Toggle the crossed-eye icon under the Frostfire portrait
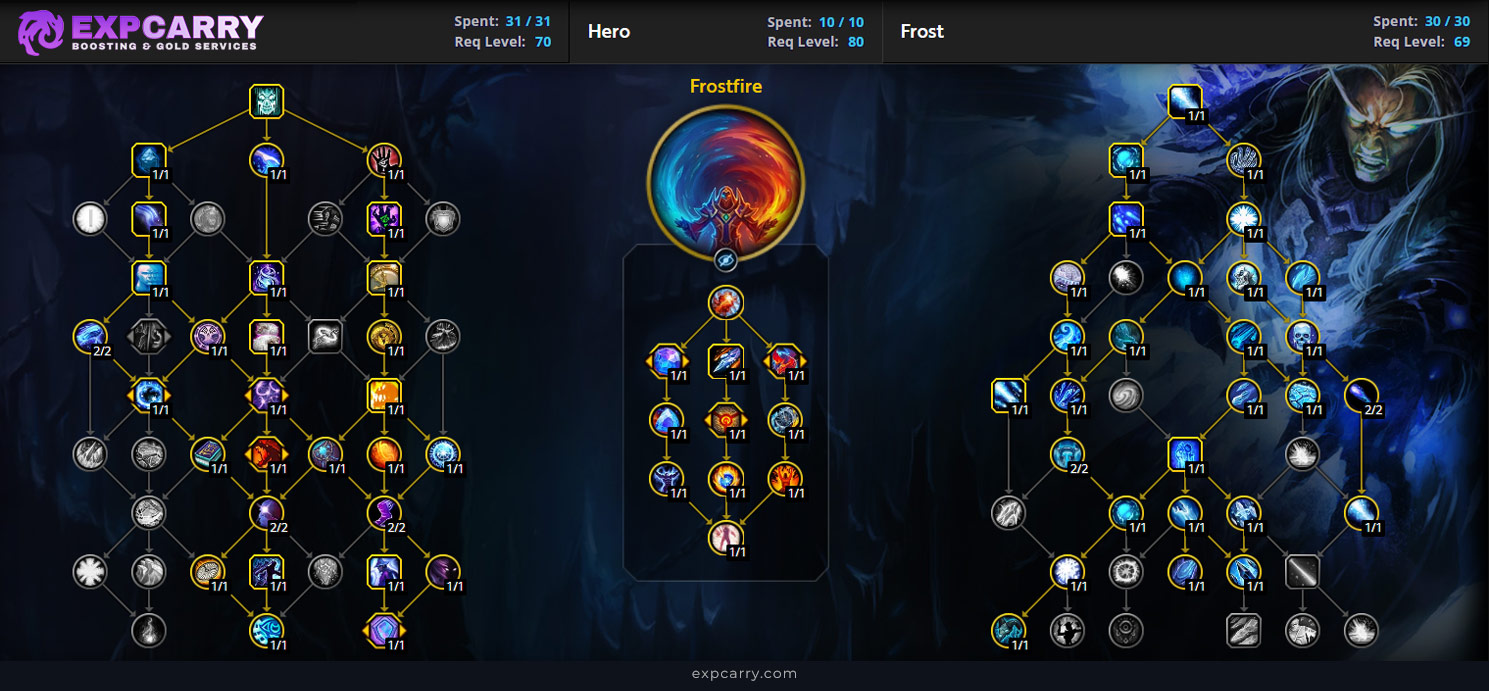This screenshot has width=1489, height=691. [x=726, y=260]
